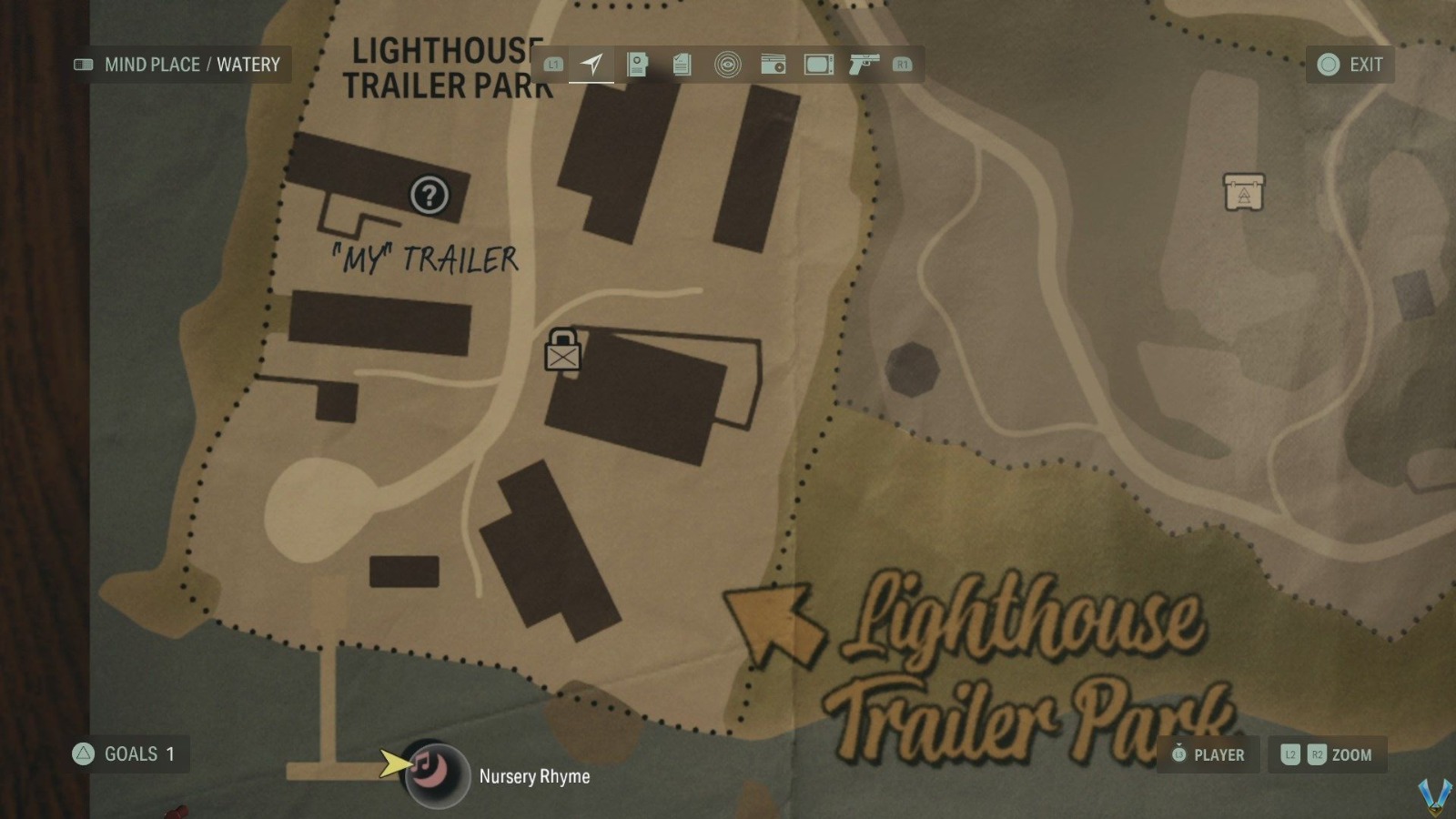Click the break room icon on the right

coord(1243,193)
